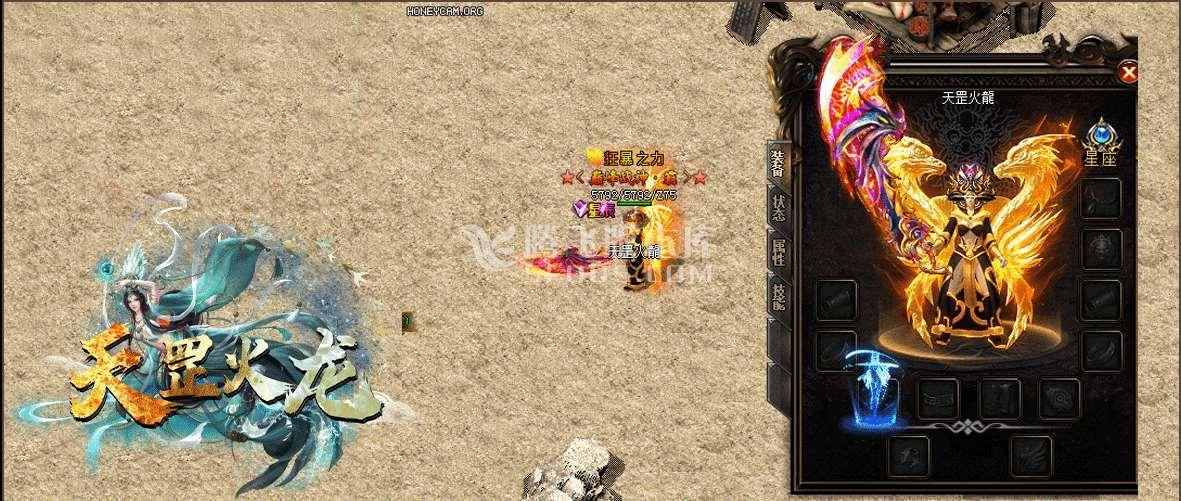Switch to the 装备 equipment tab
This screenshot has height=501, width=1181.
(x=777, y=162)
